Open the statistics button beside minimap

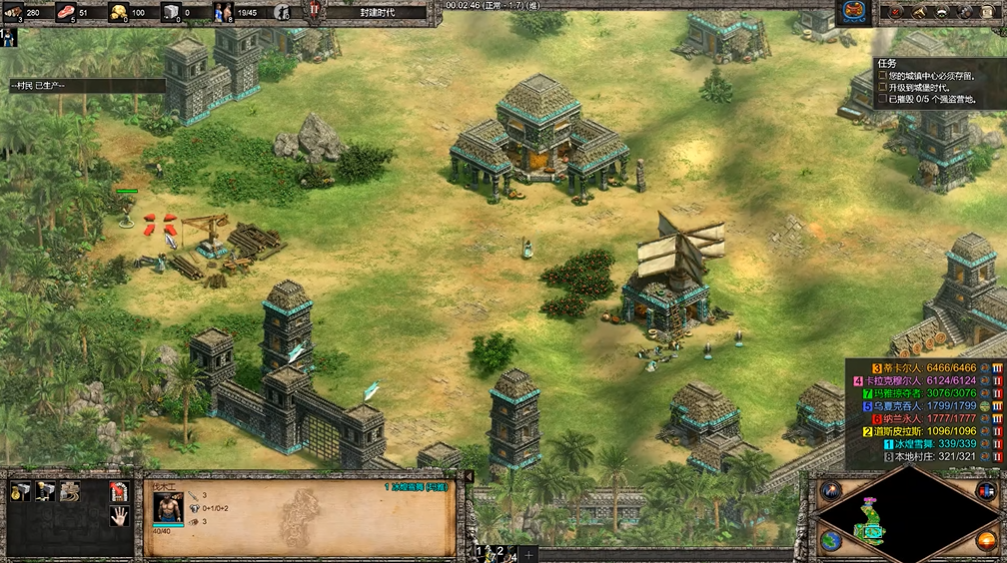[x=985, y=490]
